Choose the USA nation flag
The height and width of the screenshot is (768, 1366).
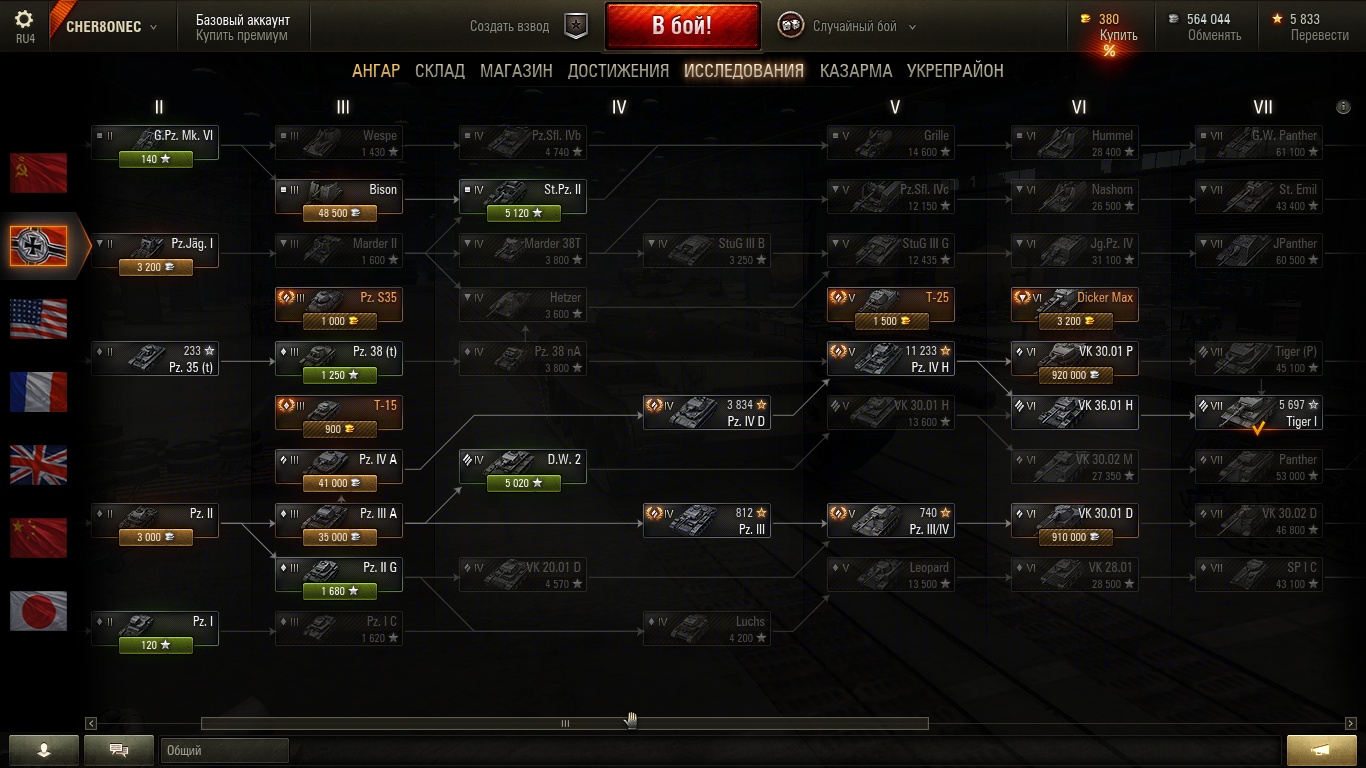39,319
